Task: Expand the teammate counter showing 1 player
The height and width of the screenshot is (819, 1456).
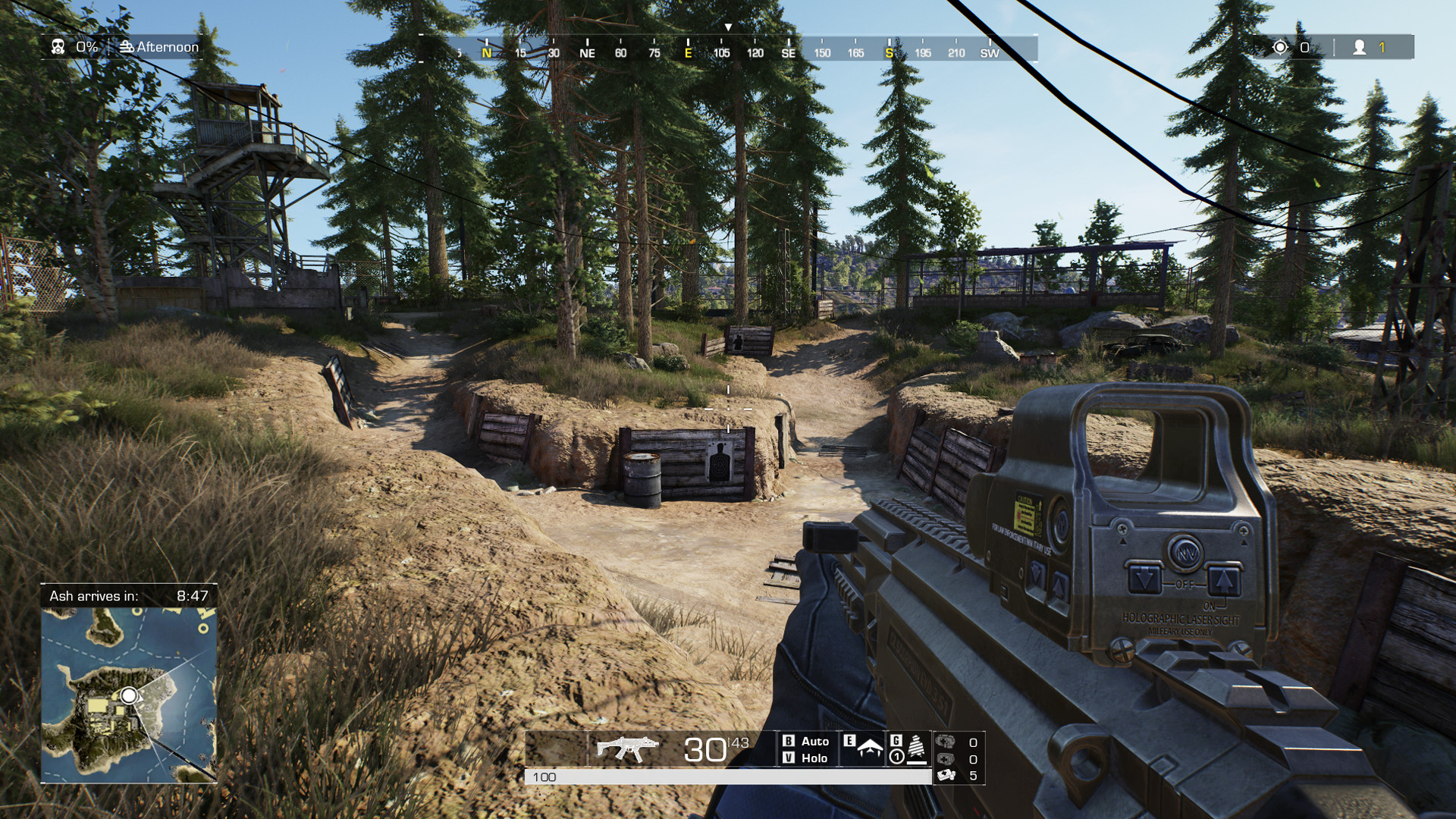Action: tap(1367, 47)
